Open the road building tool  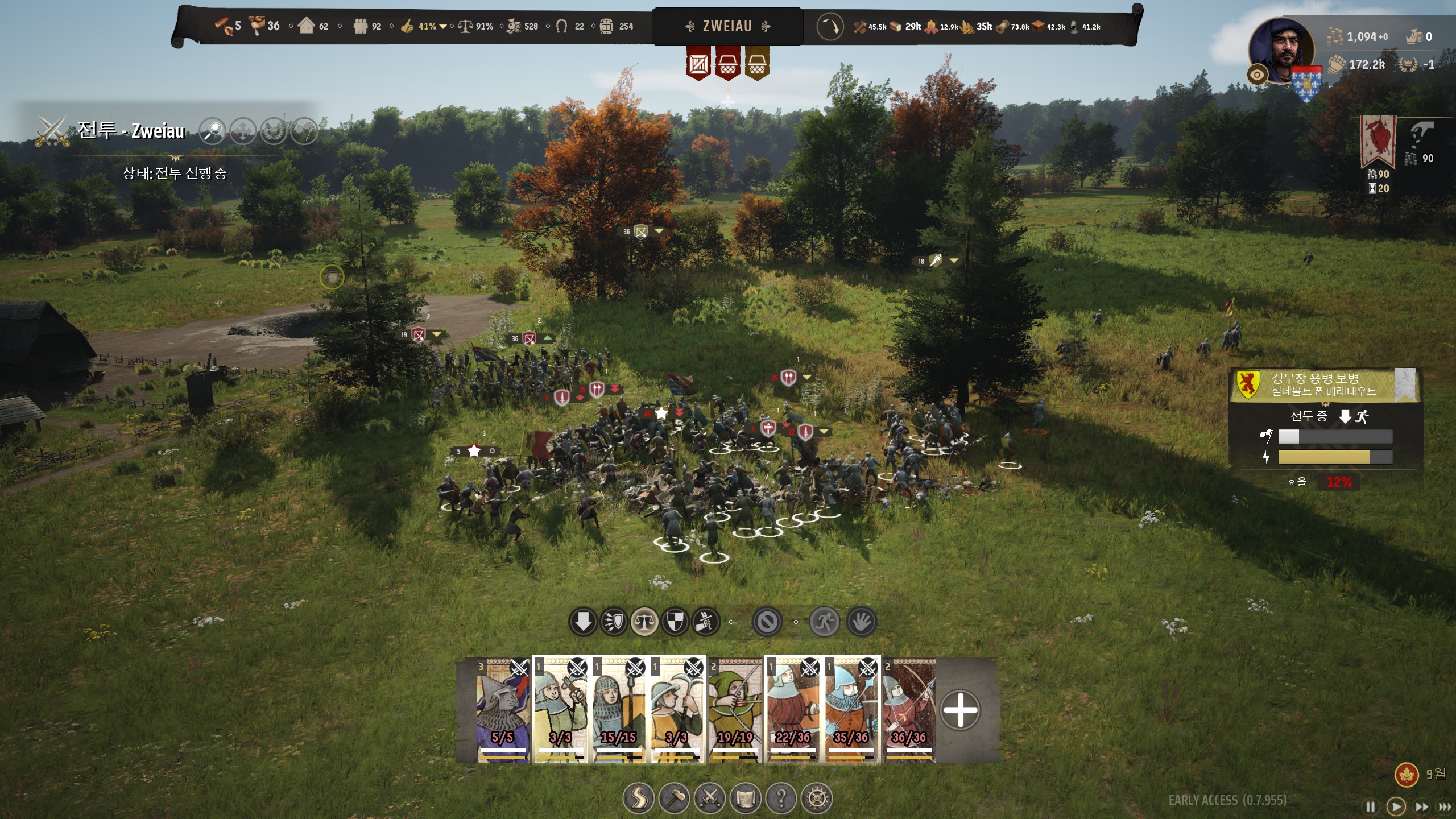(638, 799)
